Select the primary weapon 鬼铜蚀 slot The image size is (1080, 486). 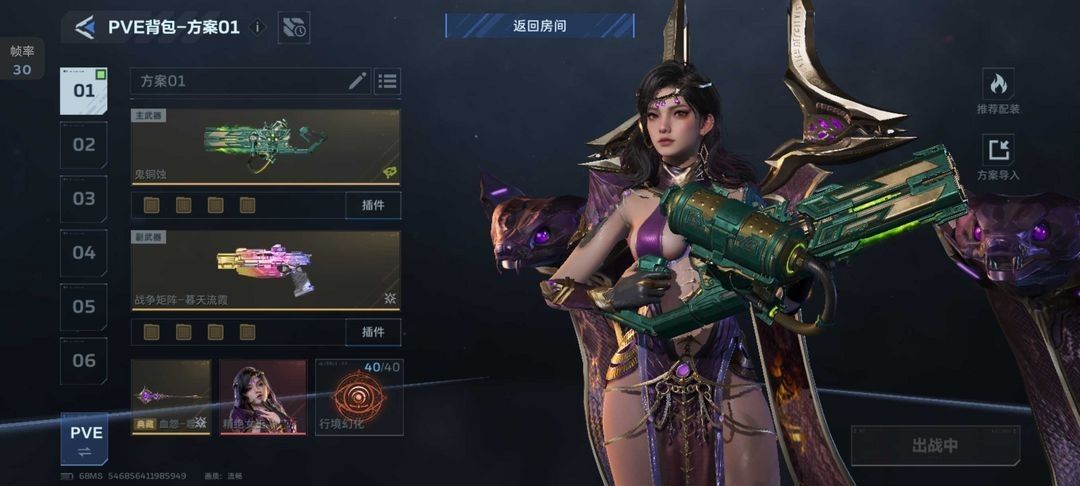pos(266,146)
